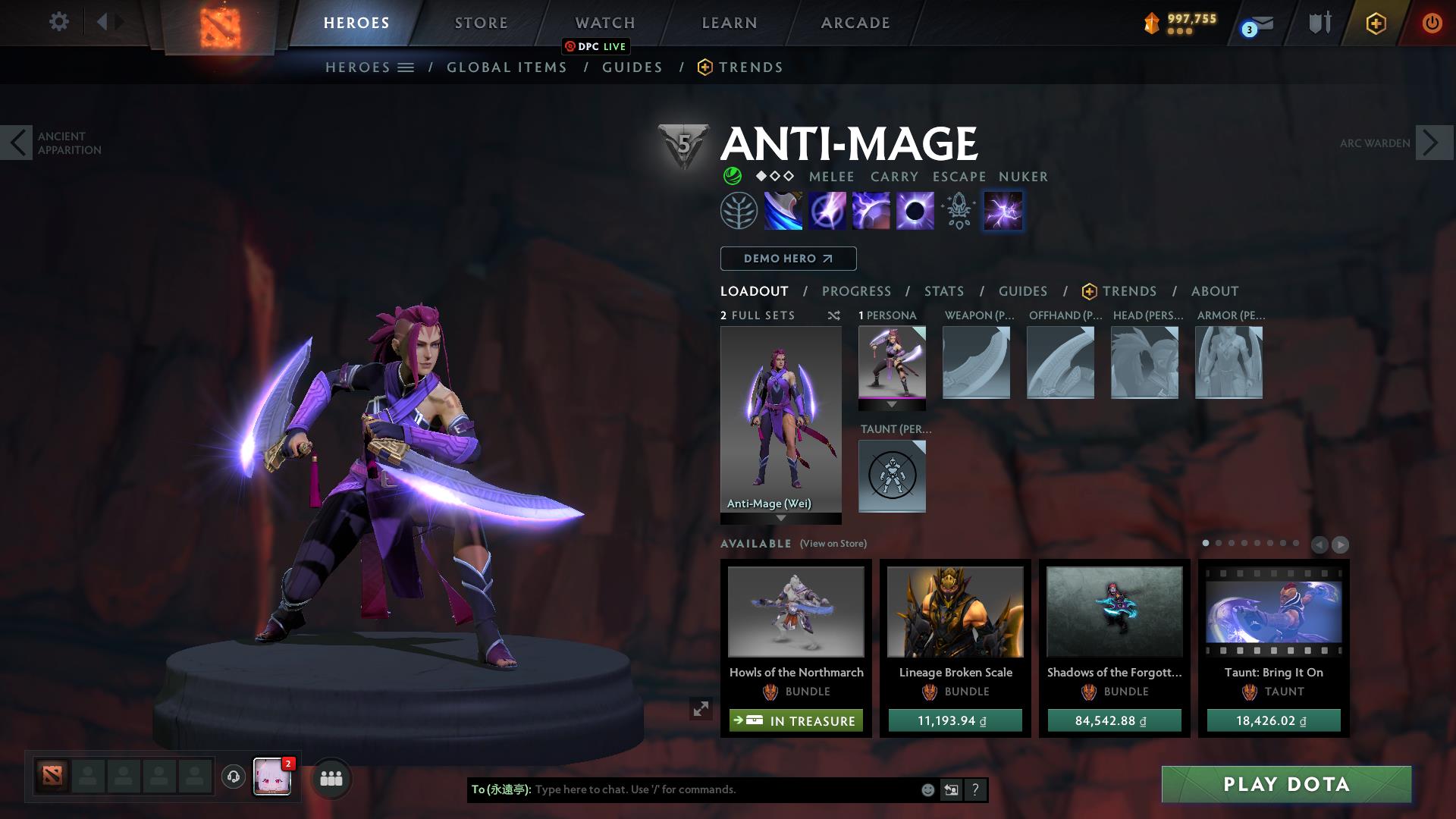Image resolution: width=1456 pixels, height=819 pixels.
Task: Open the emoticon picker beside the chat bar
Action: (x=927, y=789)
